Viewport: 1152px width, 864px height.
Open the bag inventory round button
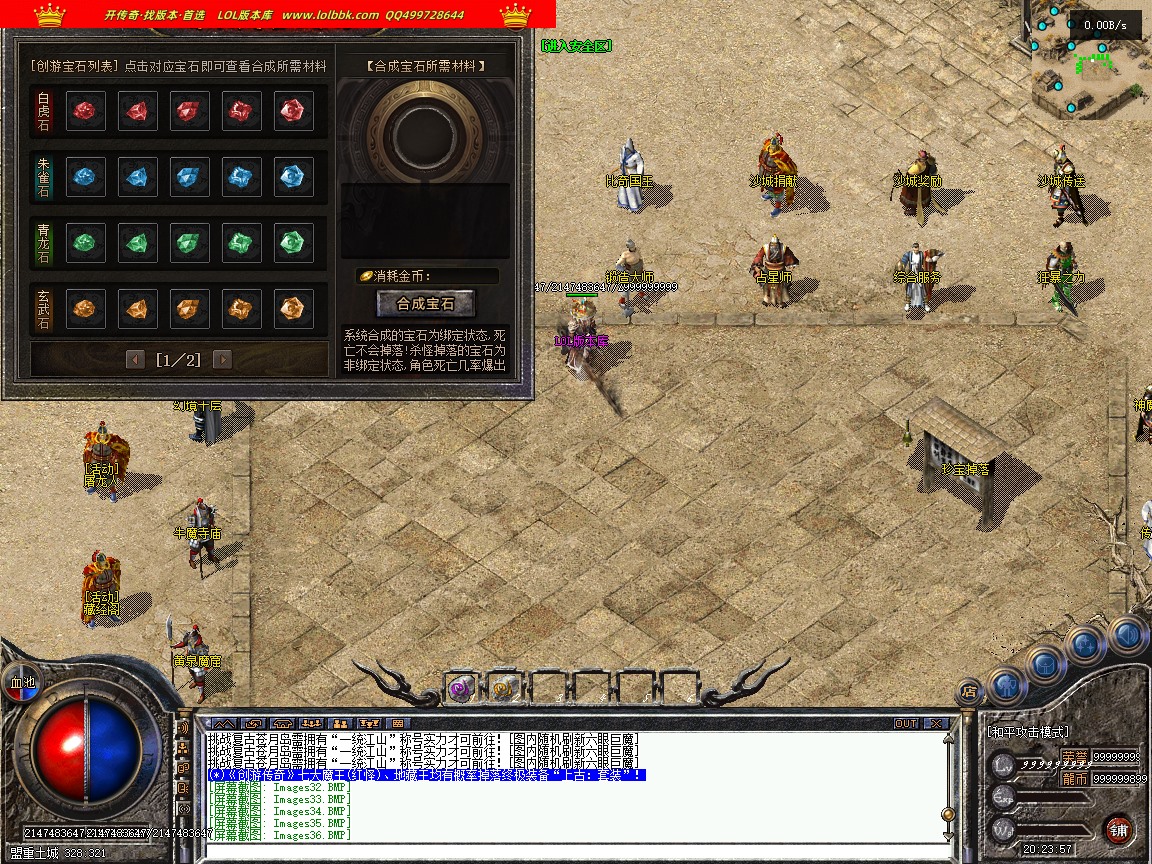(x=1044, y=664)
